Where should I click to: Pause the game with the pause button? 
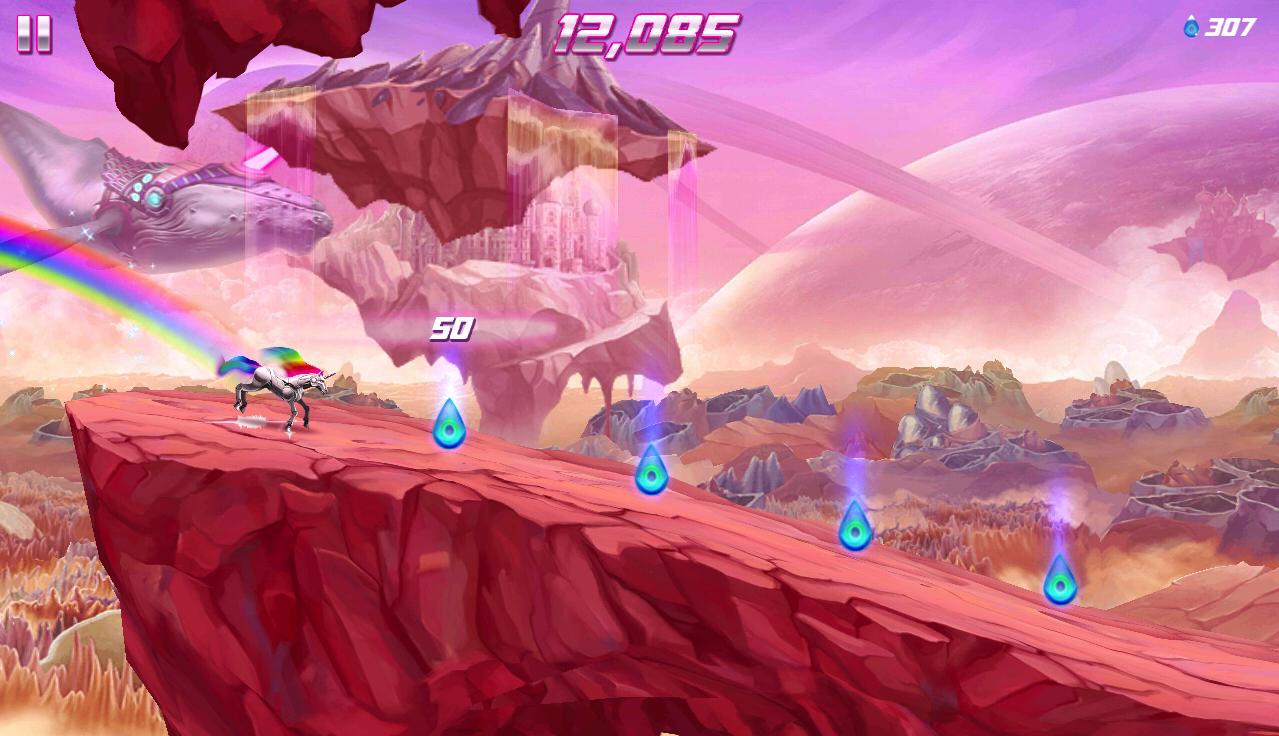(x=34, y=34)
